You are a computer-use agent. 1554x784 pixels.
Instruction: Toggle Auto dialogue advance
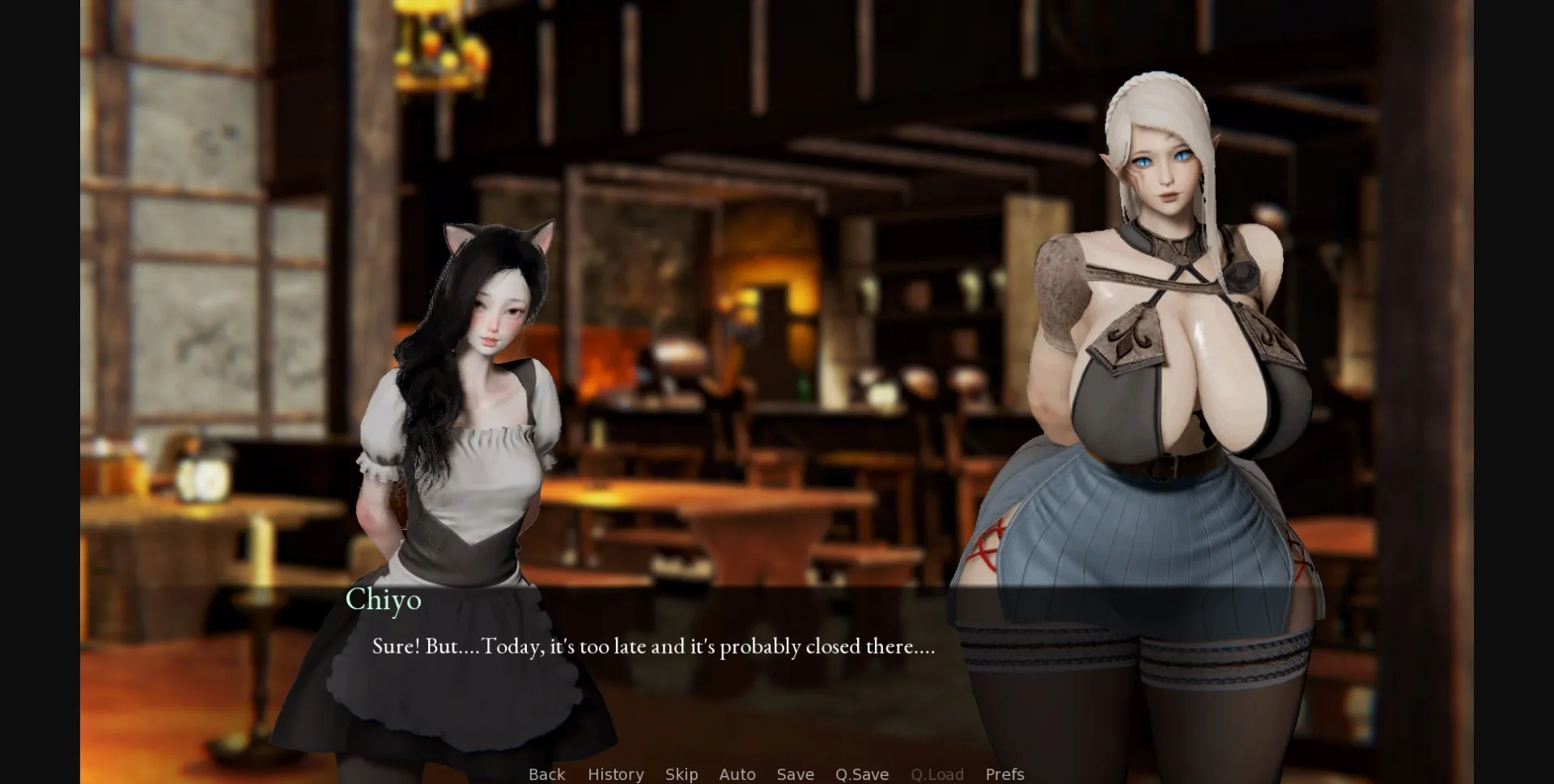(737, 774)
